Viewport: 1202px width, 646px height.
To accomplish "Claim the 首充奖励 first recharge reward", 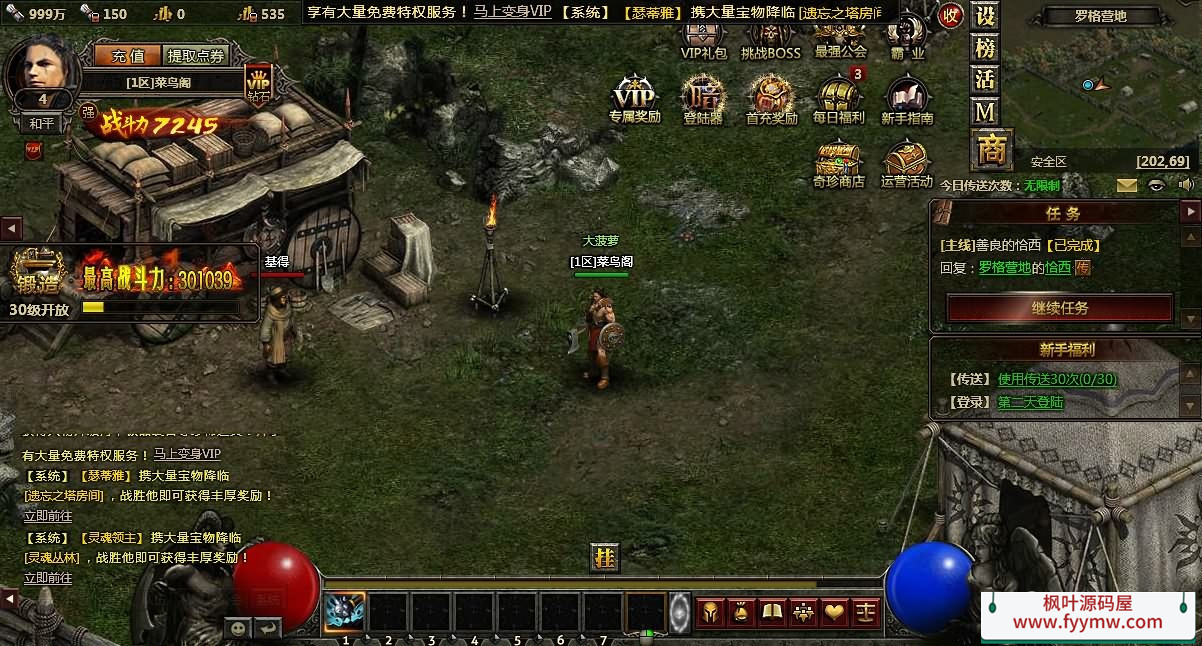I will [771, 98].
